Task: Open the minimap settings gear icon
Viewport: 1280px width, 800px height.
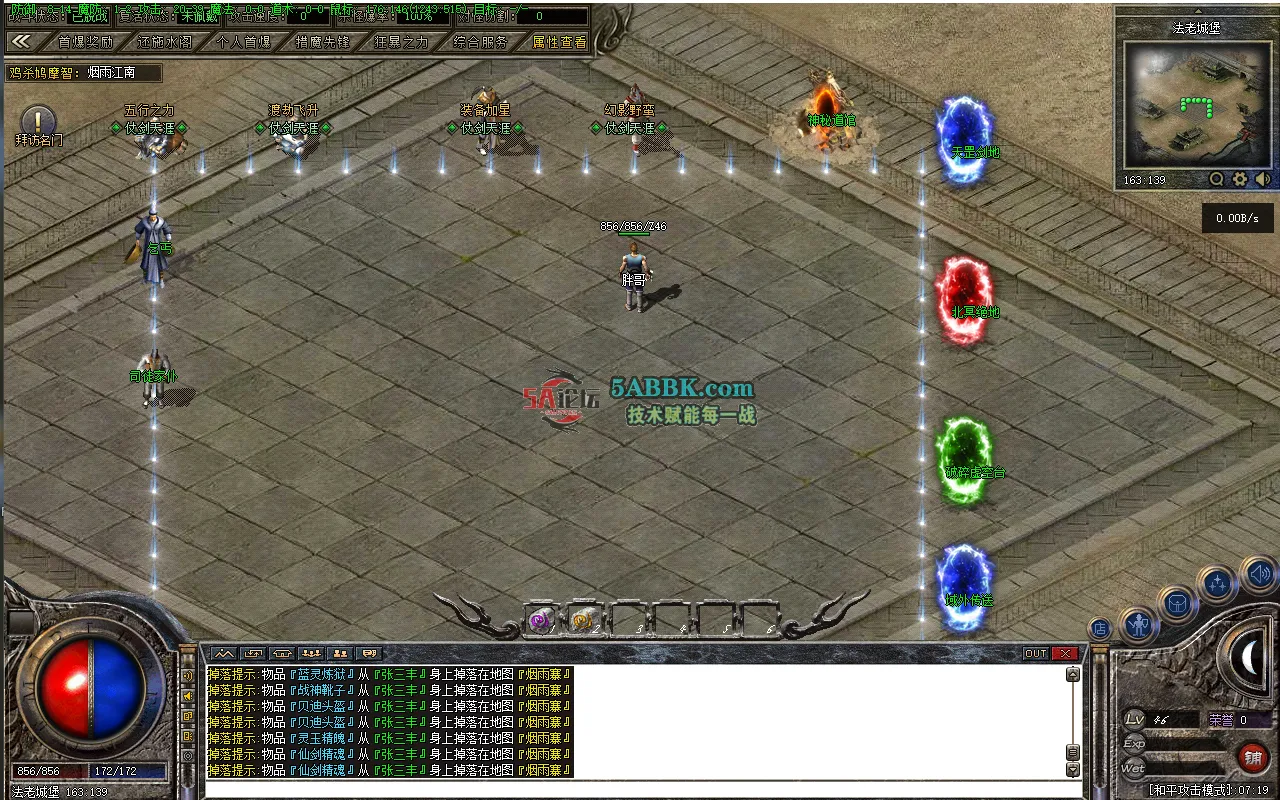Action: pos(1239,179)
